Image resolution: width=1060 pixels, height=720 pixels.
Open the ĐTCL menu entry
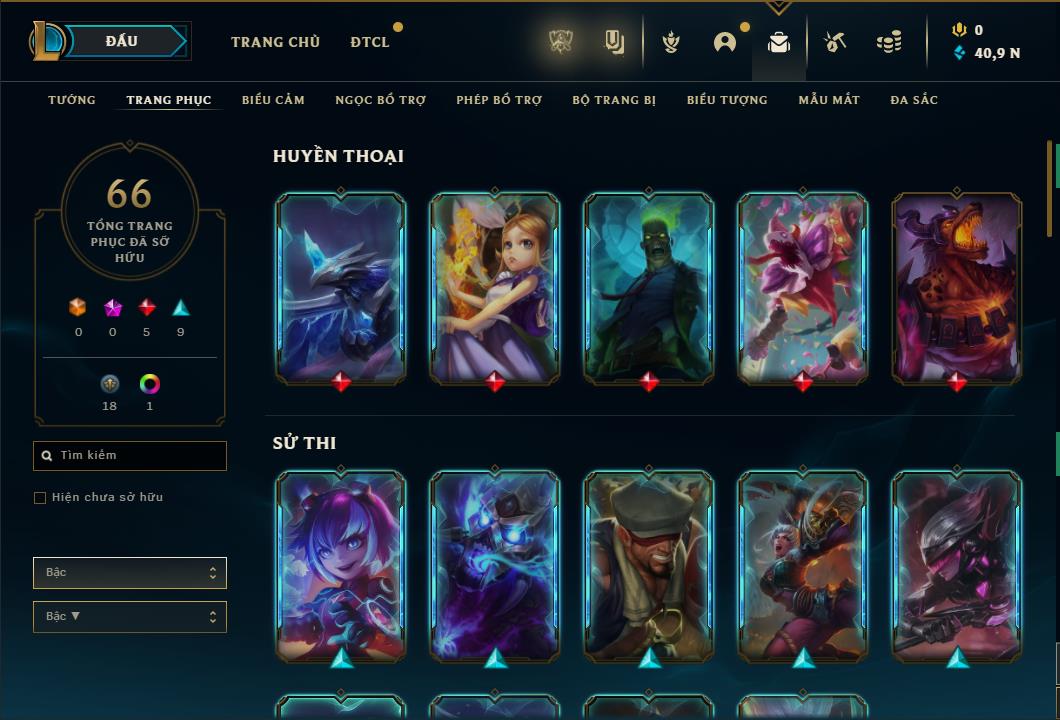point(370,42)
